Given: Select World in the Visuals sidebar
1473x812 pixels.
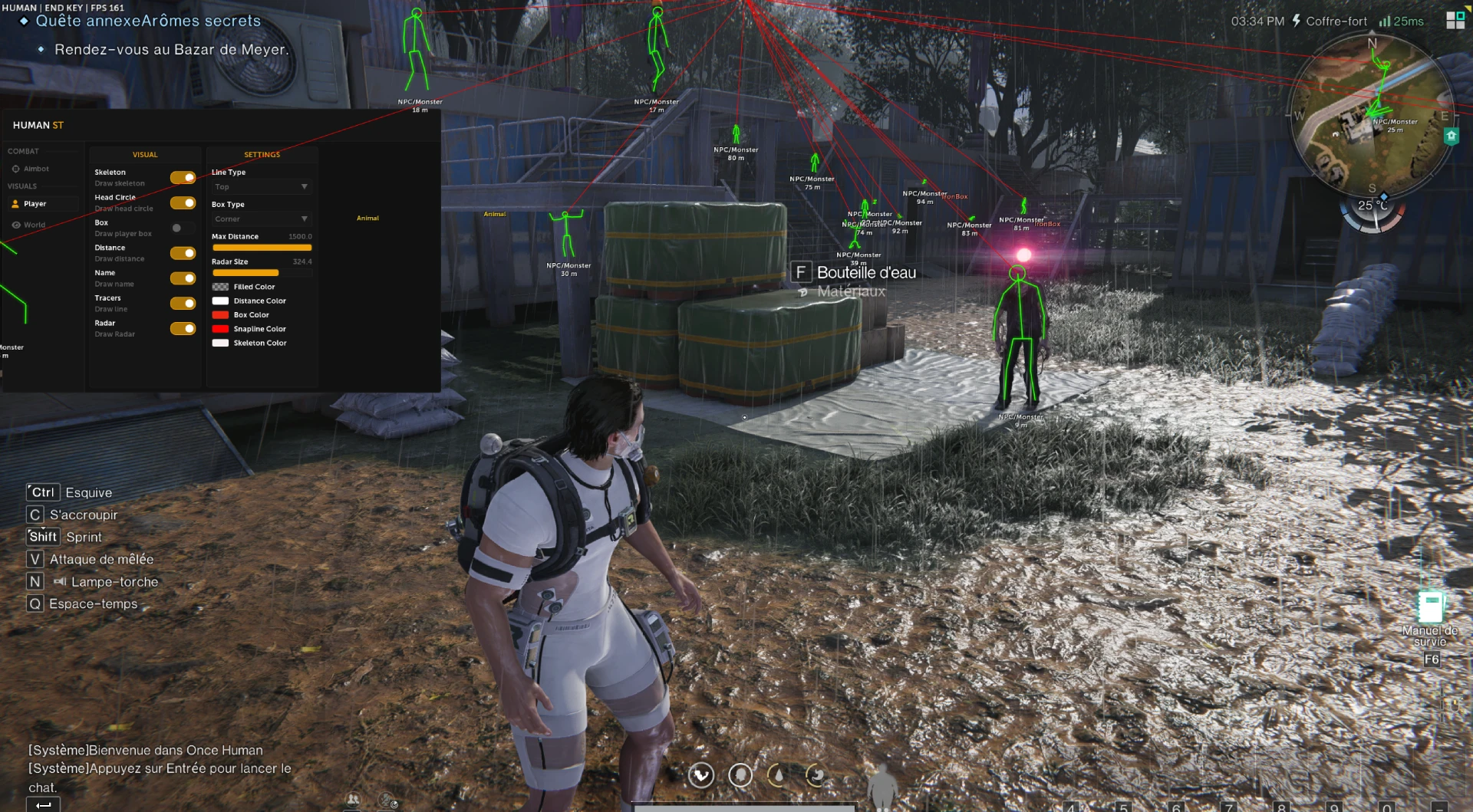Looking at the screenshot, I should [x=35, y=224].
